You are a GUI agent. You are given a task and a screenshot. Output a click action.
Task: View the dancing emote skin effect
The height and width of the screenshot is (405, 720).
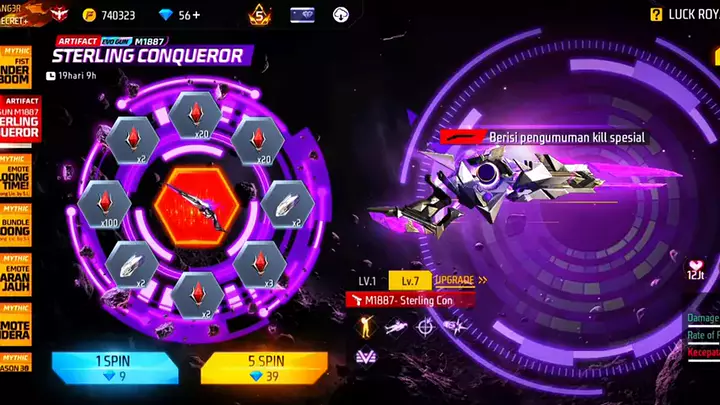pos(365,325)
